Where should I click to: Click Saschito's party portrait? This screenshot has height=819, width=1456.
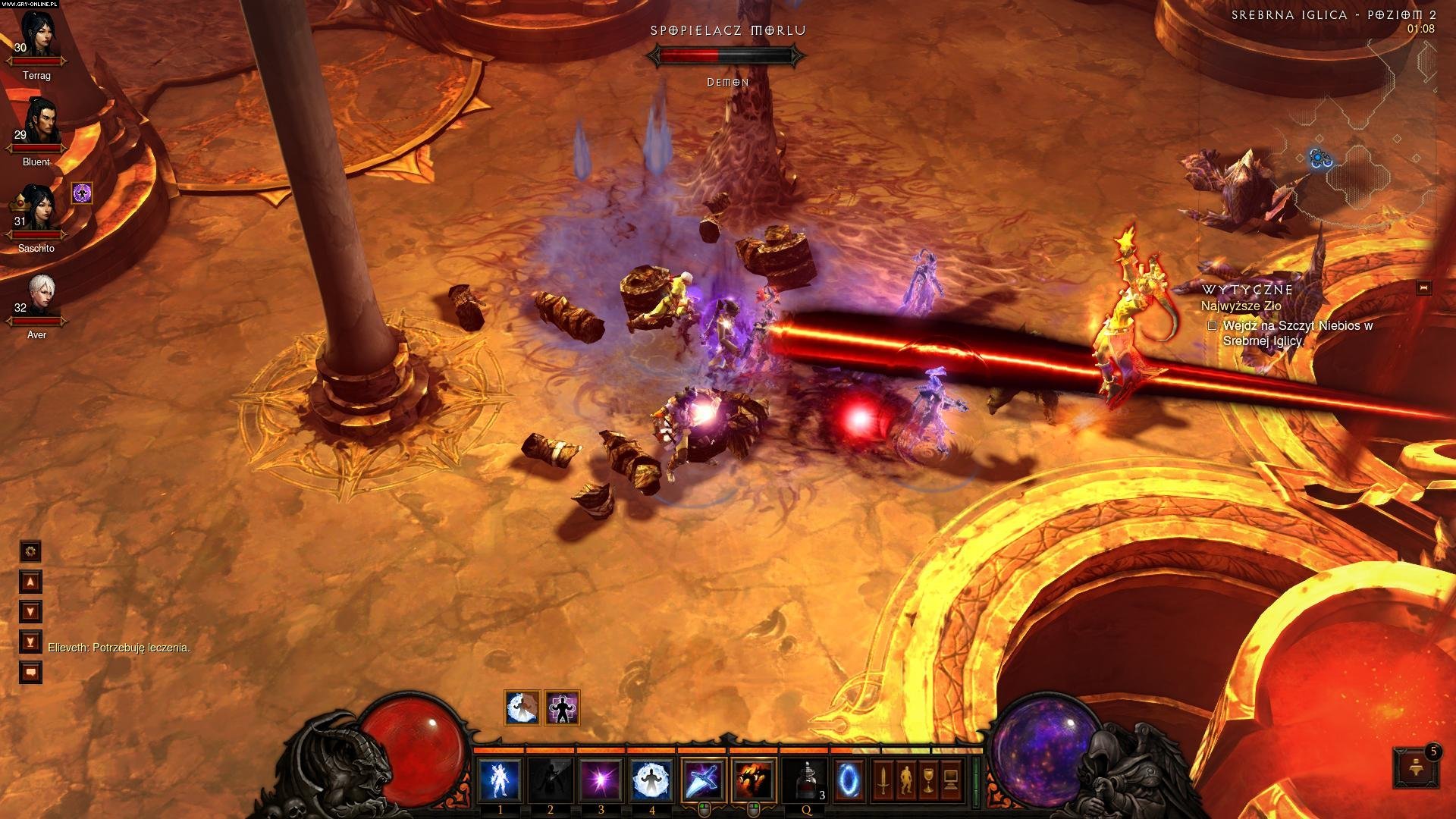pos(36,209)
